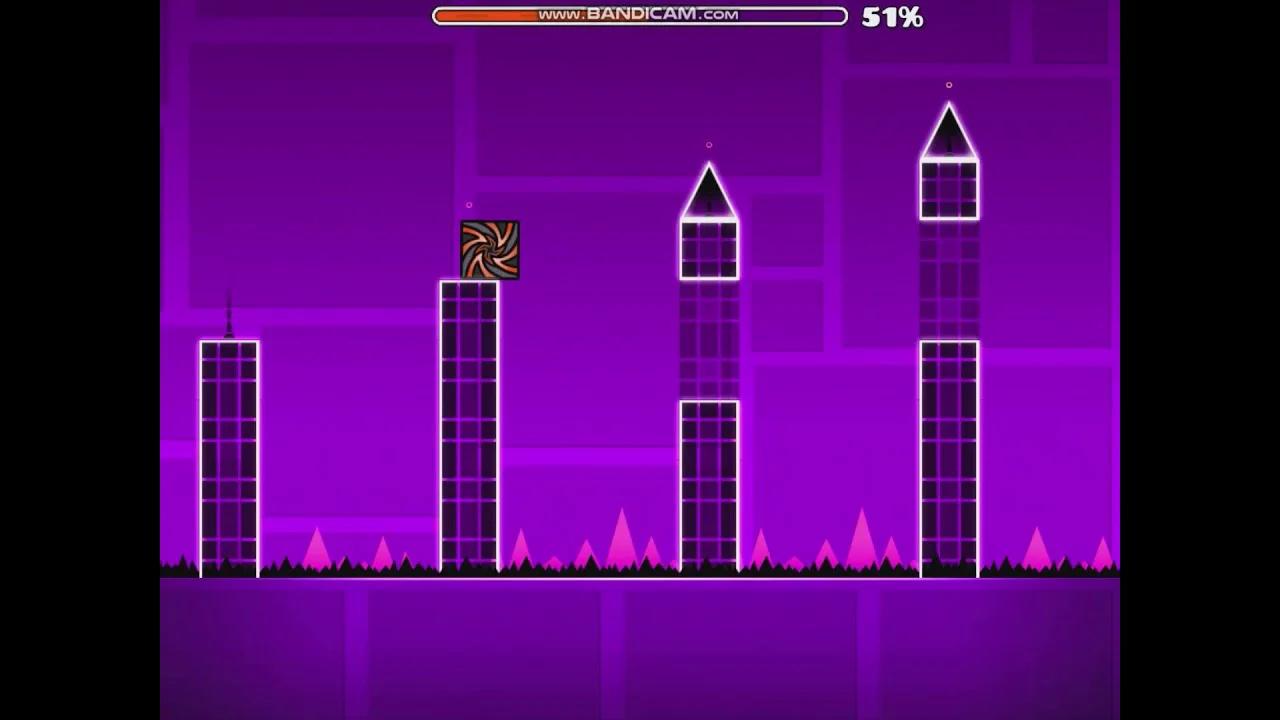
Task: Click the 51% progress percentage text
Action: (890, 16)
